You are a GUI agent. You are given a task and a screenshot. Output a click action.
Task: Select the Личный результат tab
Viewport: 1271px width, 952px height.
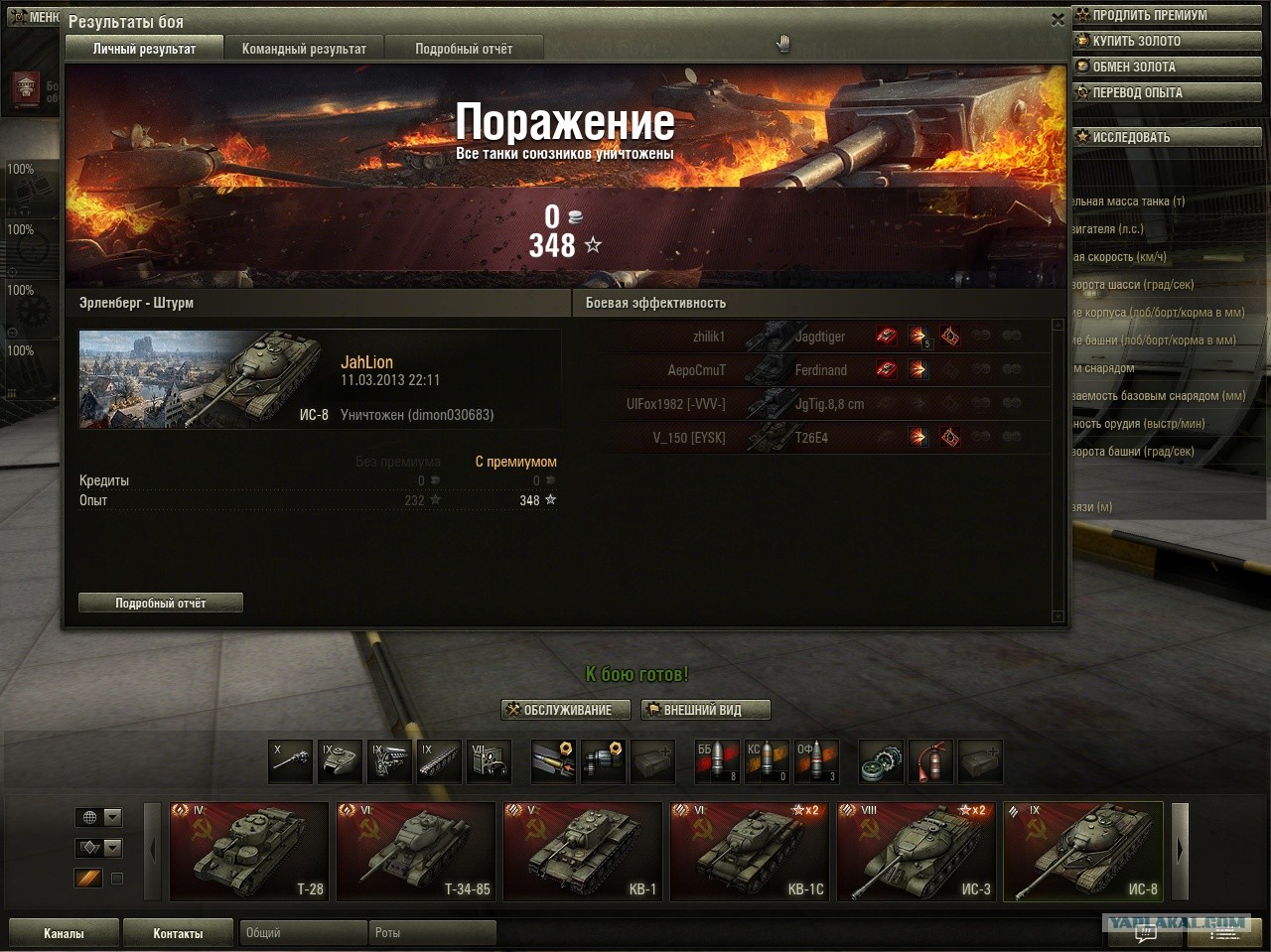pyautogui.click(x=144, y=49)
